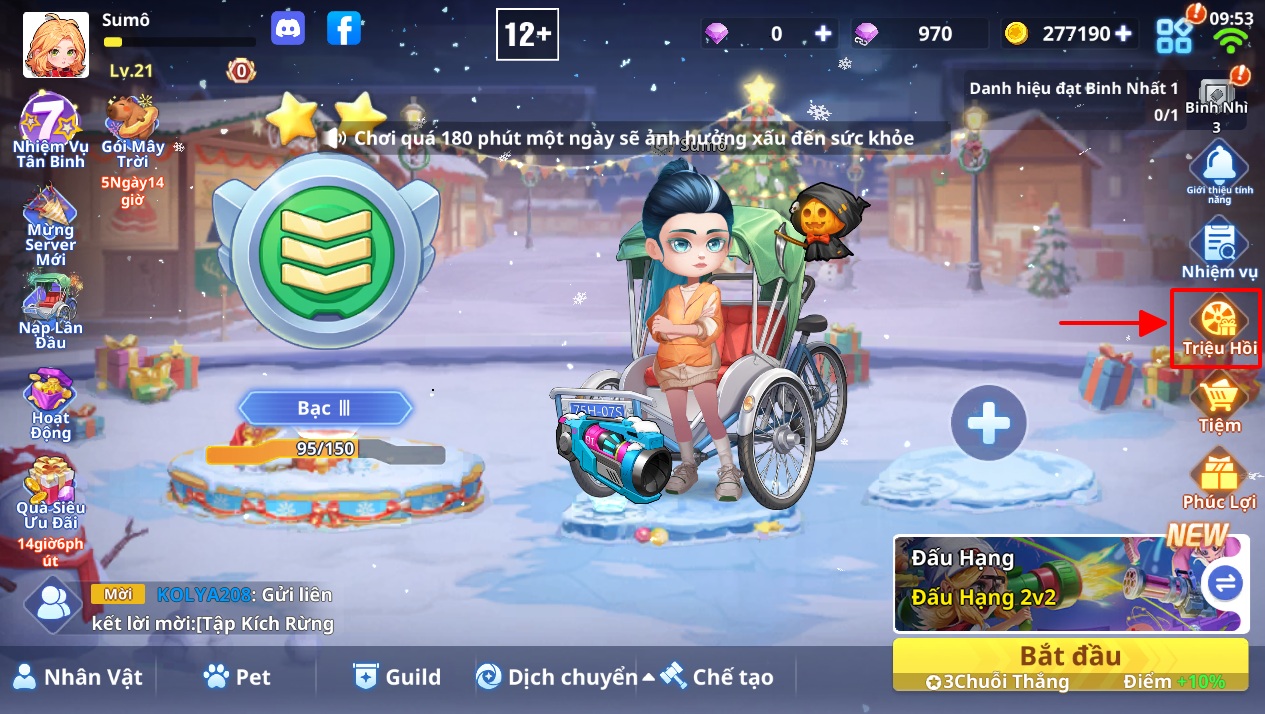
Task: Add a teammate with the plus slot
Action: [988, 423]
